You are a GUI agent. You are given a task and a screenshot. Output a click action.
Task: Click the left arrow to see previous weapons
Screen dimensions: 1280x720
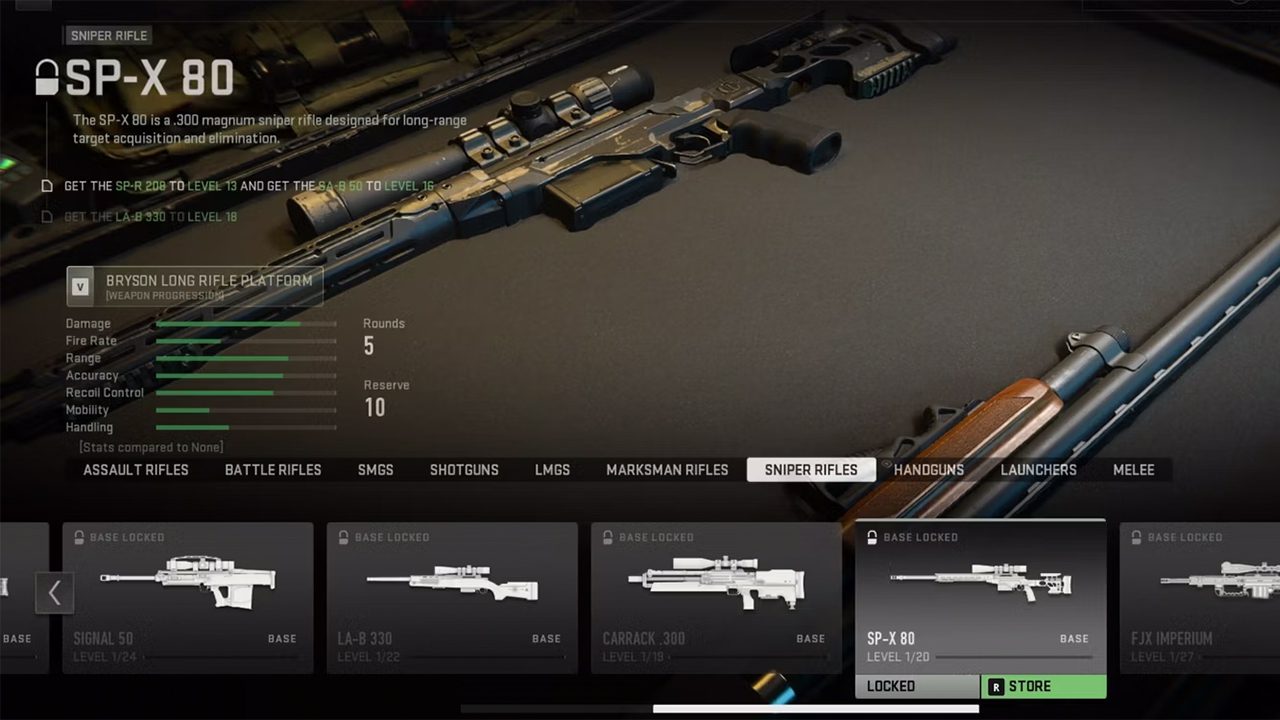(x=54, y=593)
